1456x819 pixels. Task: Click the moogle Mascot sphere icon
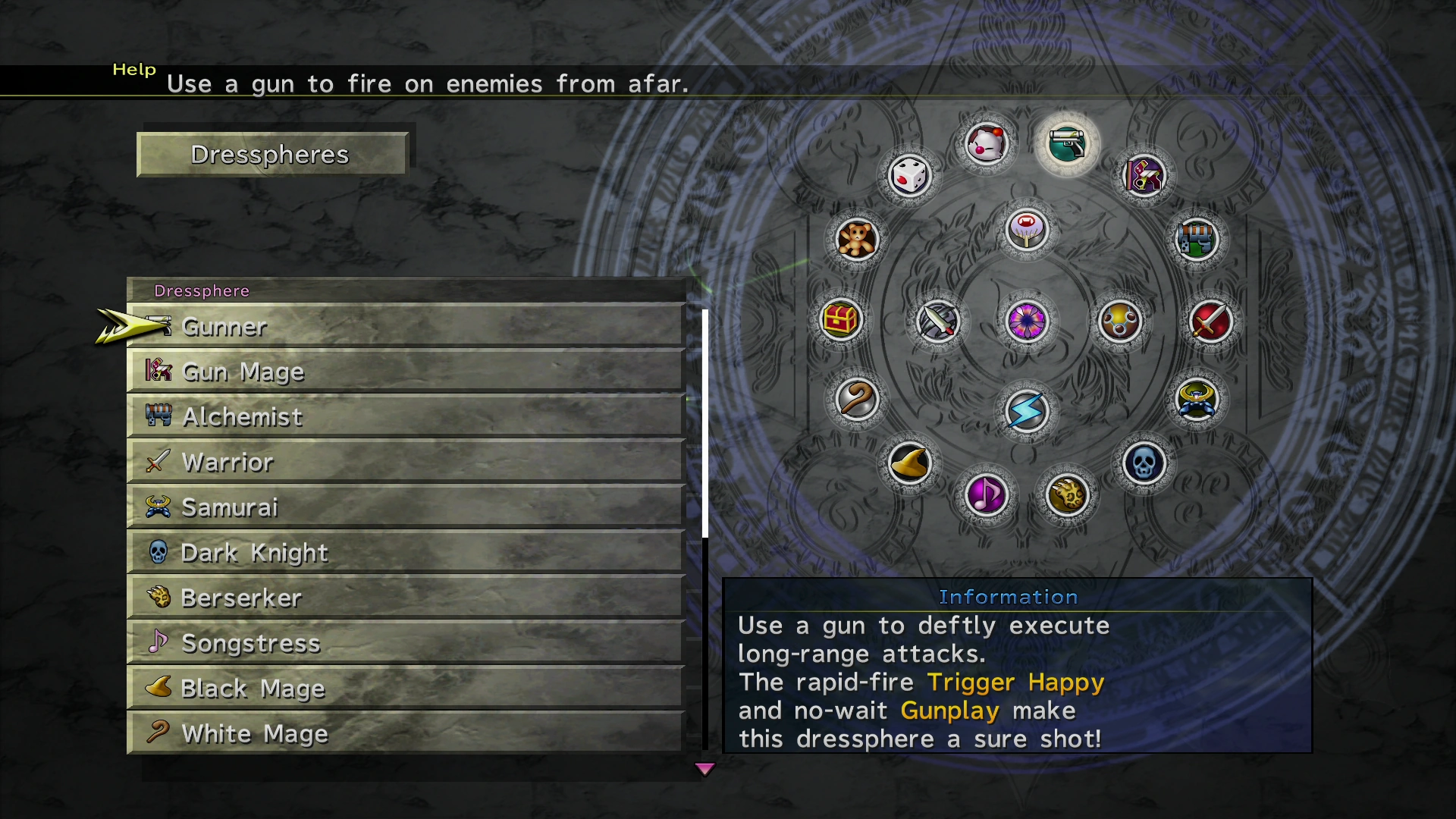[x=987, y=144]
